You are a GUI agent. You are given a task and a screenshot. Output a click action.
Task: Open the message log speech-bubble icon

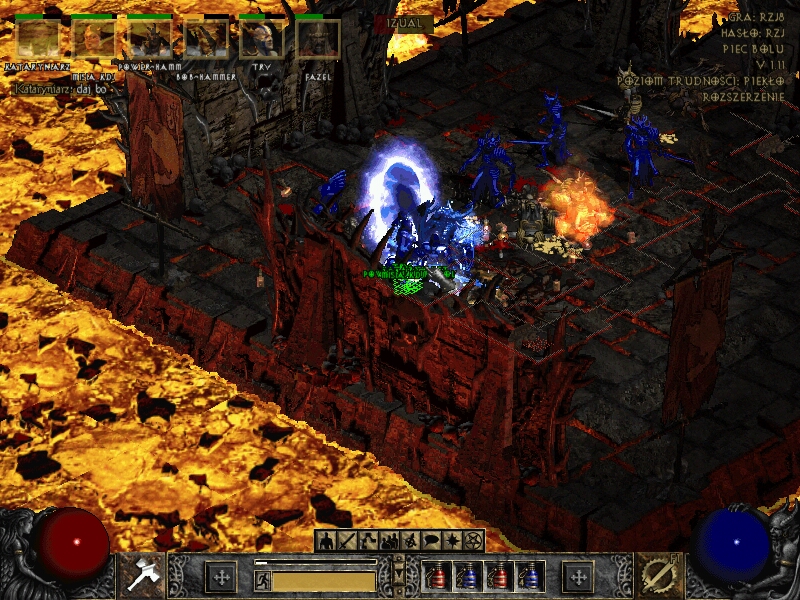pyautogui.click(x=431, y=541)
